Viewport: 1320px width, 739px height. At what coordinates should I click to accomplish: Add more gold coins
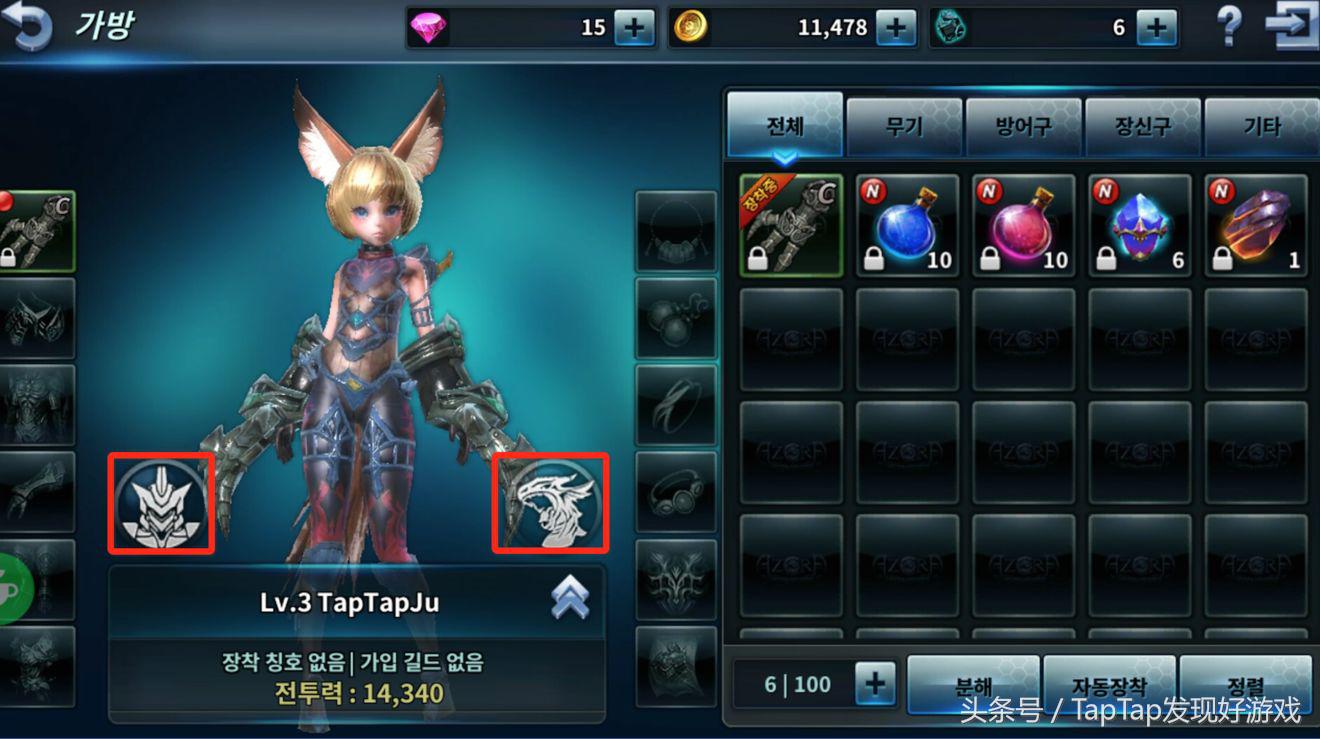pos(896,28)
